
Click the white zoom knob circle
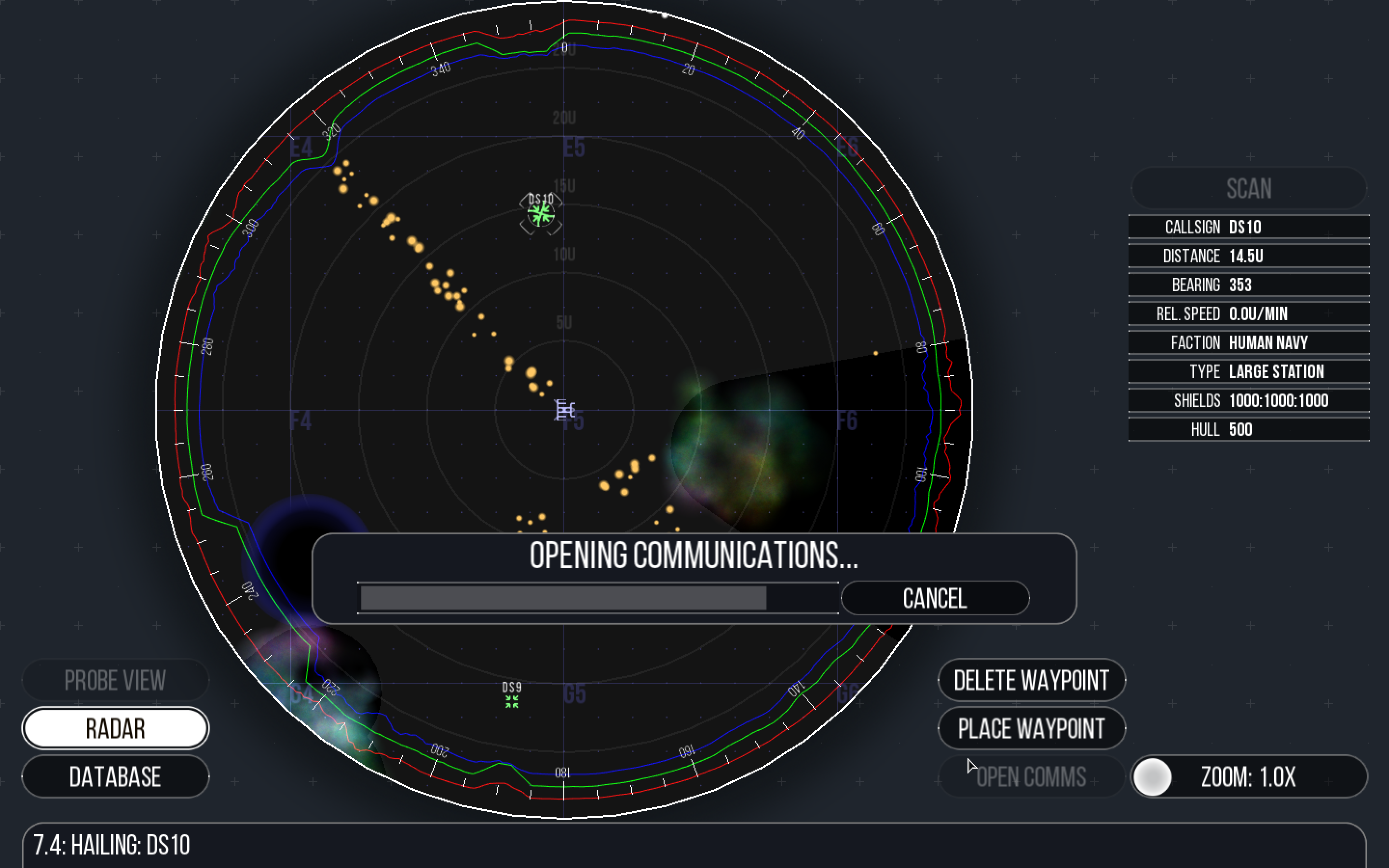pos(1151,777)
